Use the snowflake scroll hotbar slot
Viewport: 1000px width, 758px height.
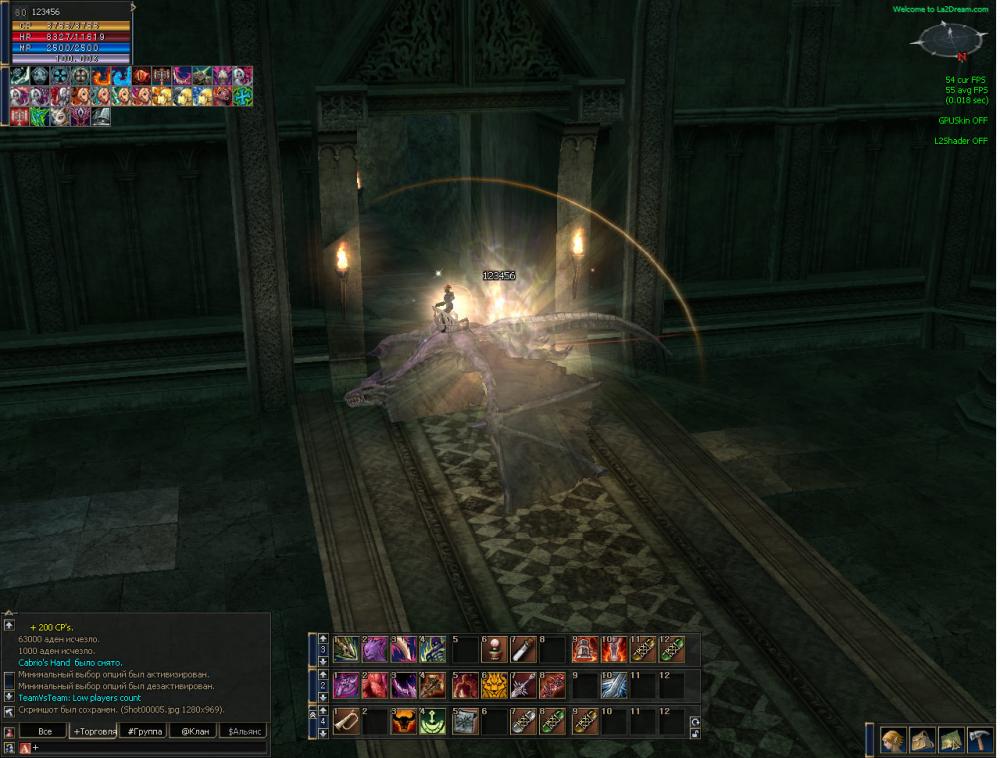point(464,721)
